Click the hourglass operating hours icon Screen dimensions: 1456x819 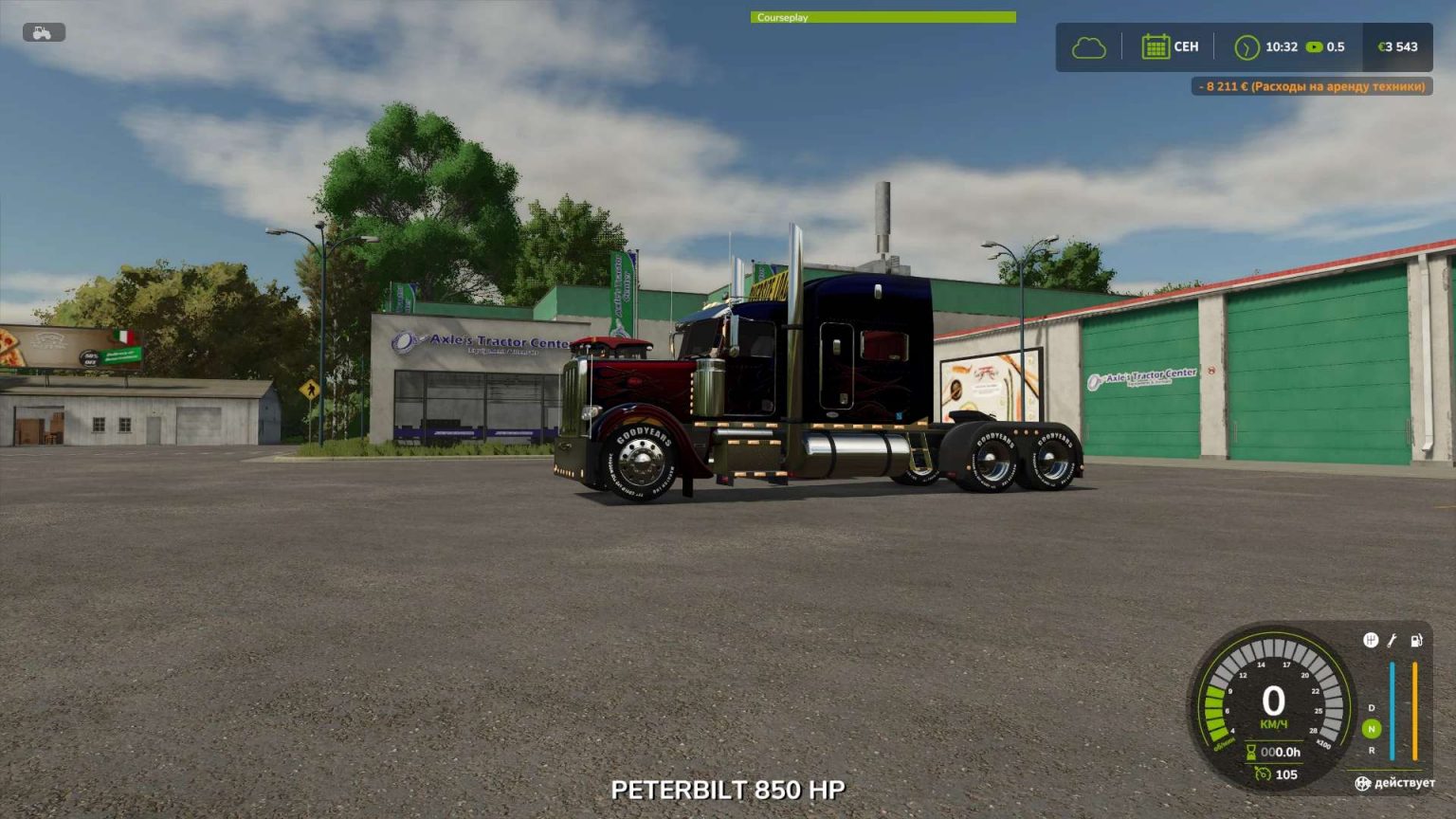pyautogui.click(x=1249, y=750)
